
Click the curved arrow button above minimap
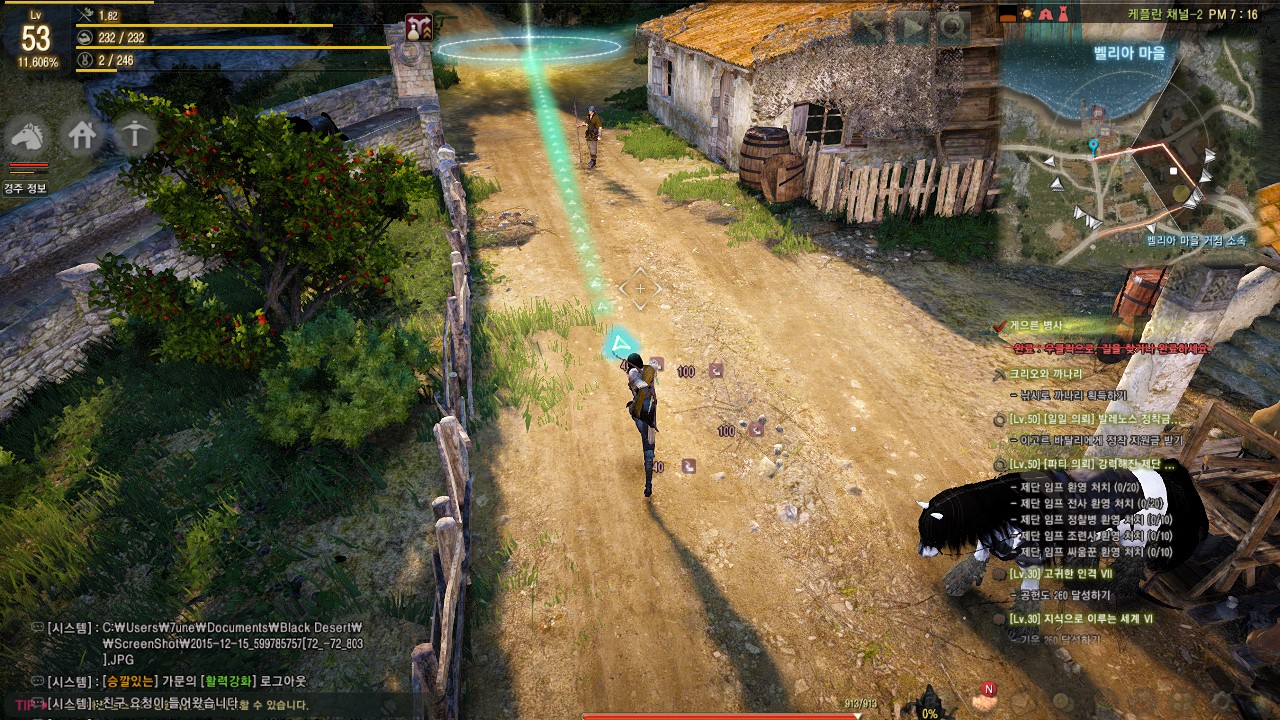pos(871,28)
